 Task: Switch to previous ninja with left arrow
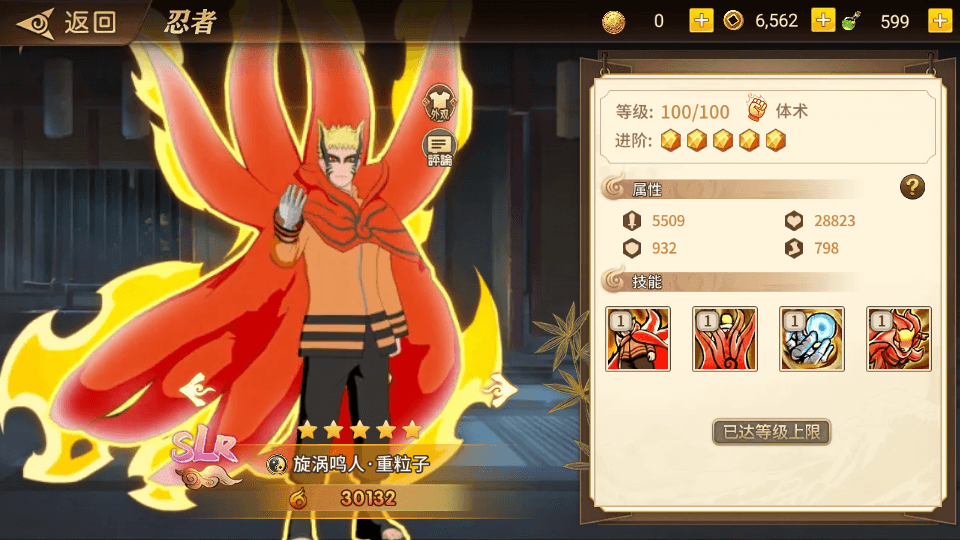[202, 386]
